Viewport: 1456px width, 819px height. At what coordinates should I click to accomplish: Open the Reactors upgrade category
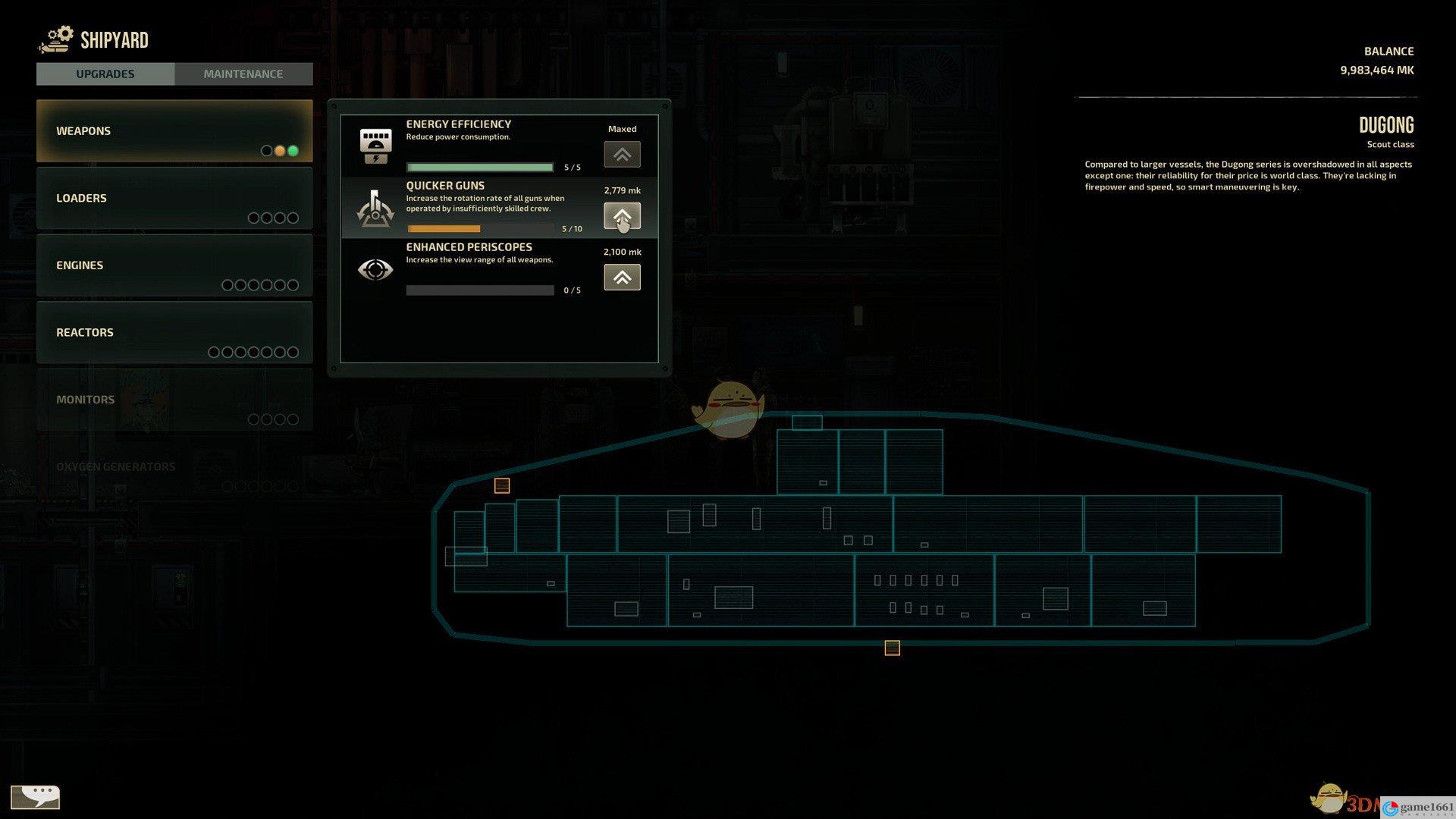pyautogui.click(x=174, y=332)
